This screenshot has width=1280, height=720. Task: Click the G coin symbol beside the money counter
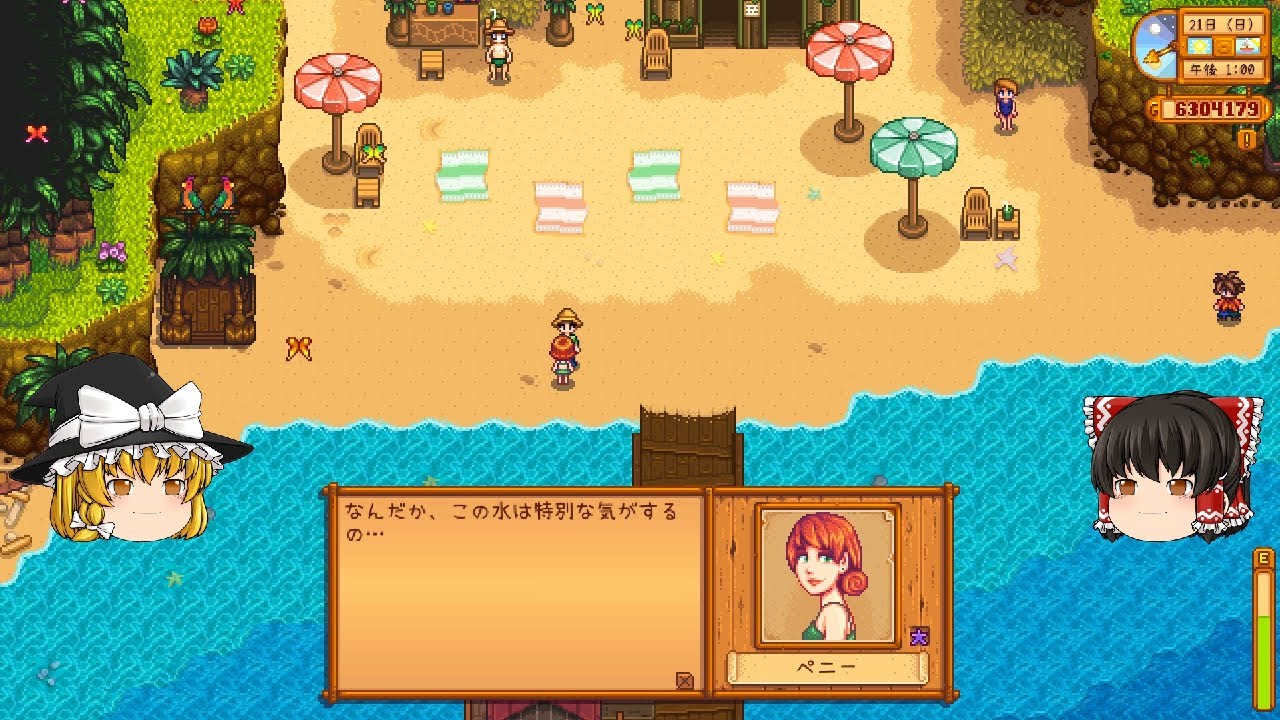[1154, 106]
